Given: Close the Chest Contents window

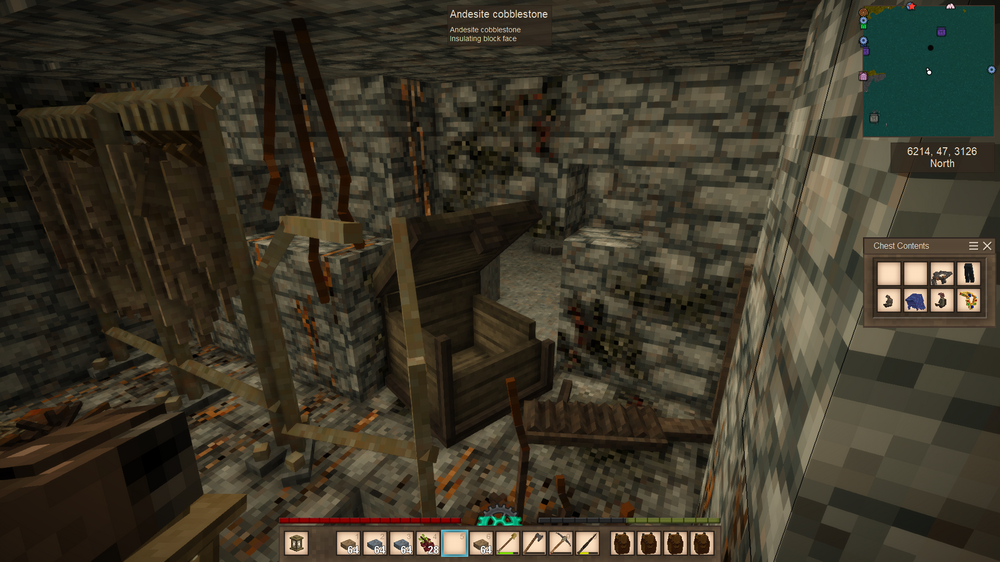Looking at the screenshot, I should 988,246.
